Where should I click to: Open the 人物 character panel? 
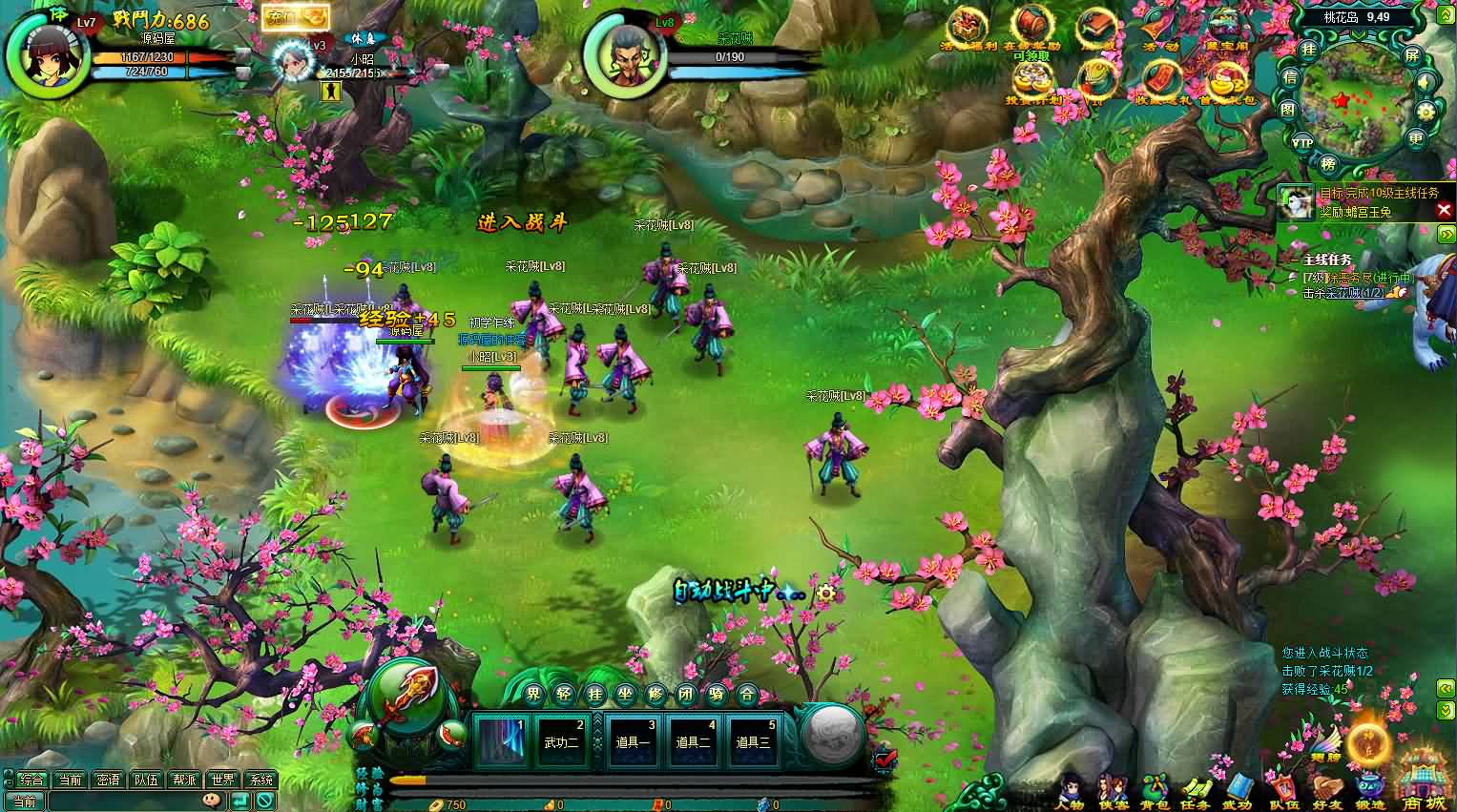coord(1072,790)
